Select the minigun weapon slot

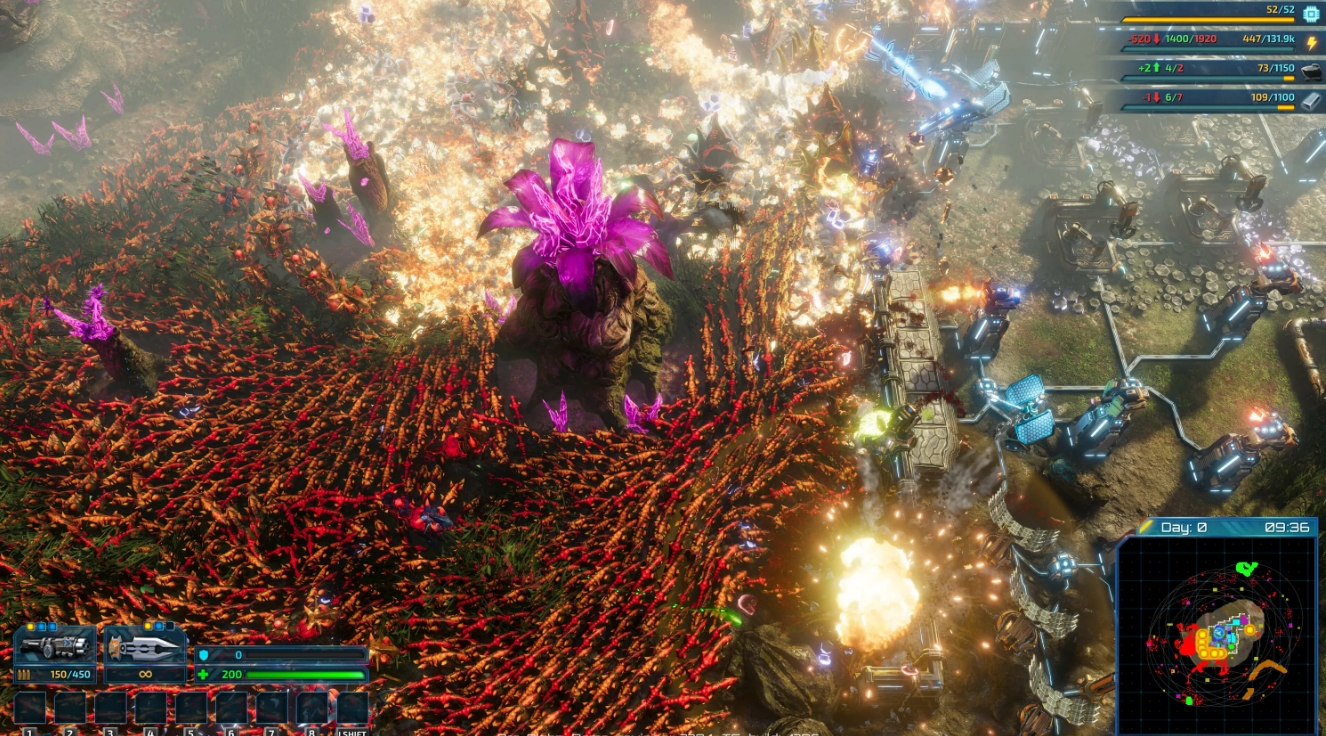(x=55, y=648)
